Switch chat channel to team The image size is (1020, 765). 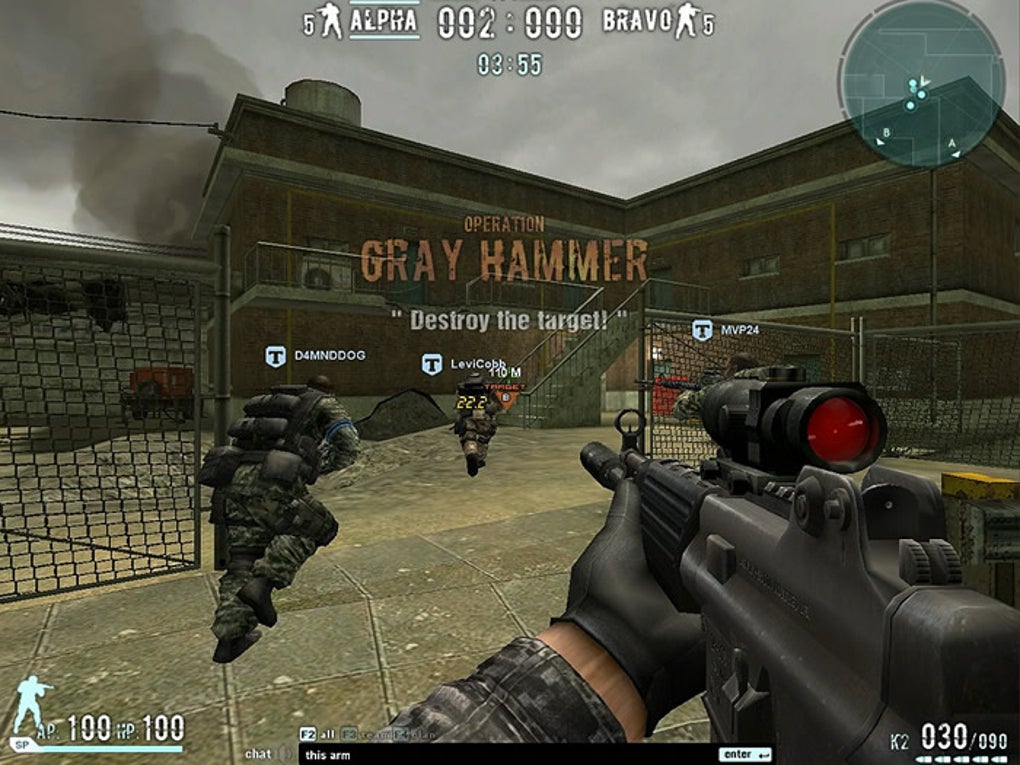pos(360,733)
